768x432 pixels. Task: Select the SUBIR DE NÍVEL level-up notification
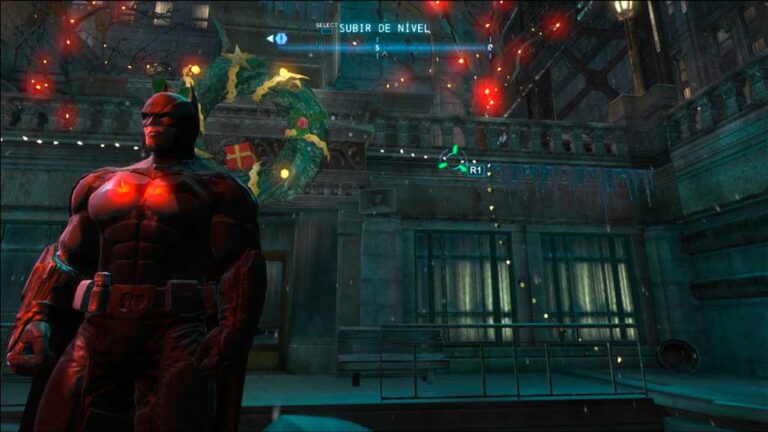(384, 28)
